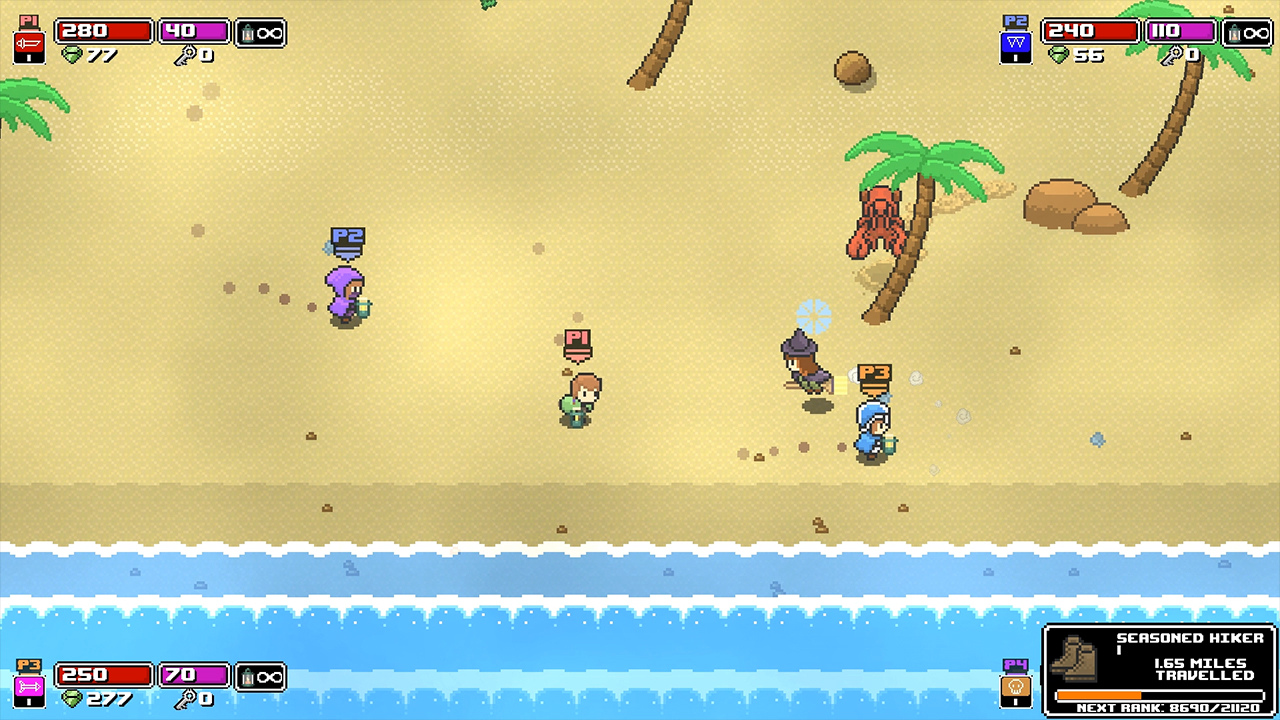Screen dimensions: 1280x720
Task: Select P1's sword class icon
Action: coord(28,40)
